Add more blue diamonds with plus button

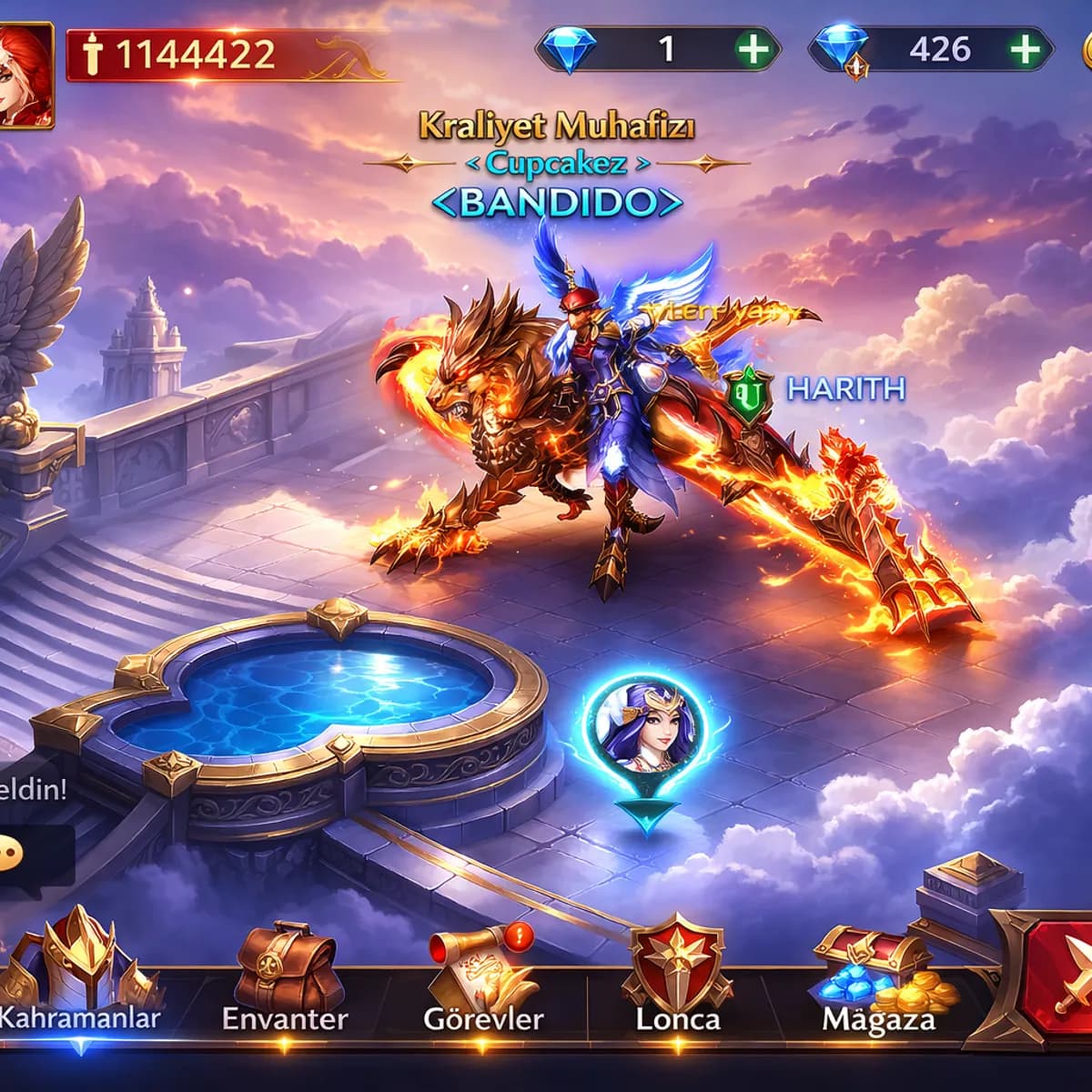click(753, 48)
